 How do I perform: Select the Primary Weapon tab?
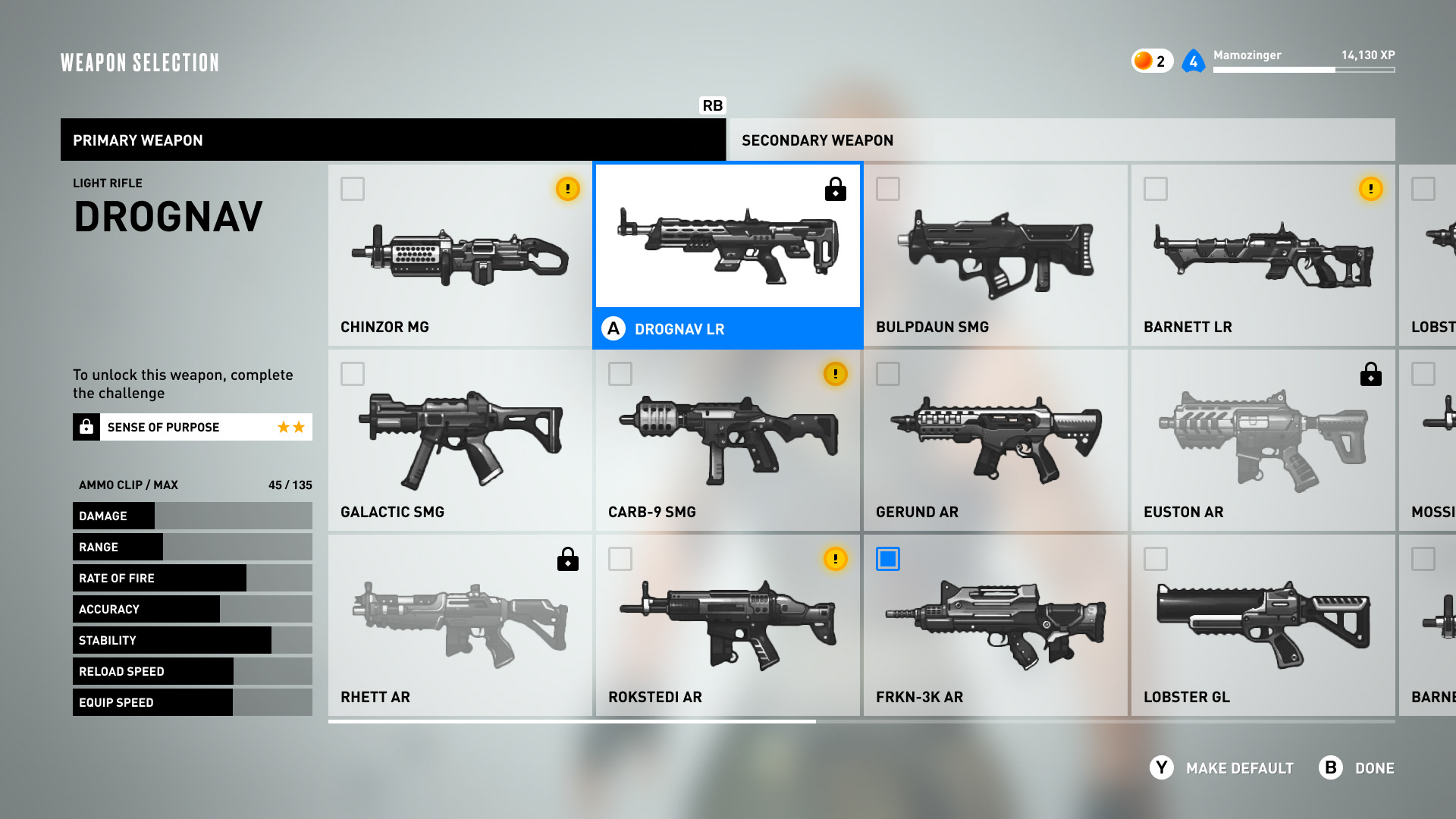[393, 140]
